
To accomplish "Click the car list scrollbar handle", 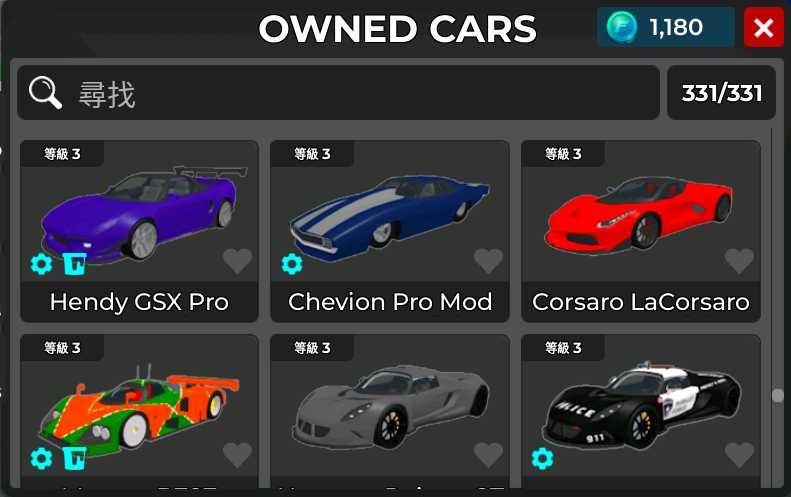I will 778,396.
